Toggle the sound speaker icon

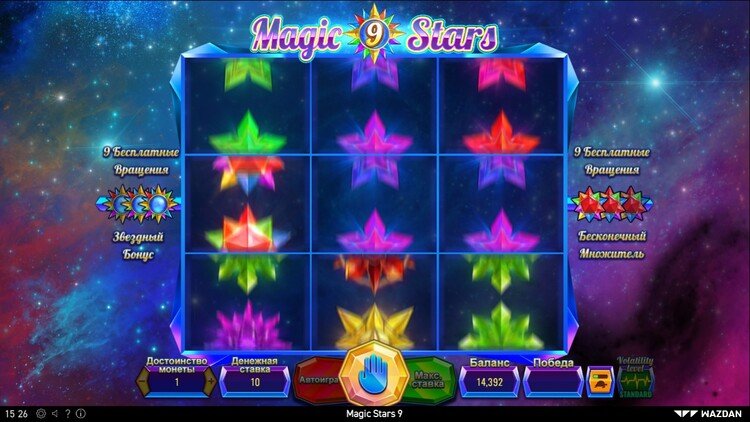point(54,413)
